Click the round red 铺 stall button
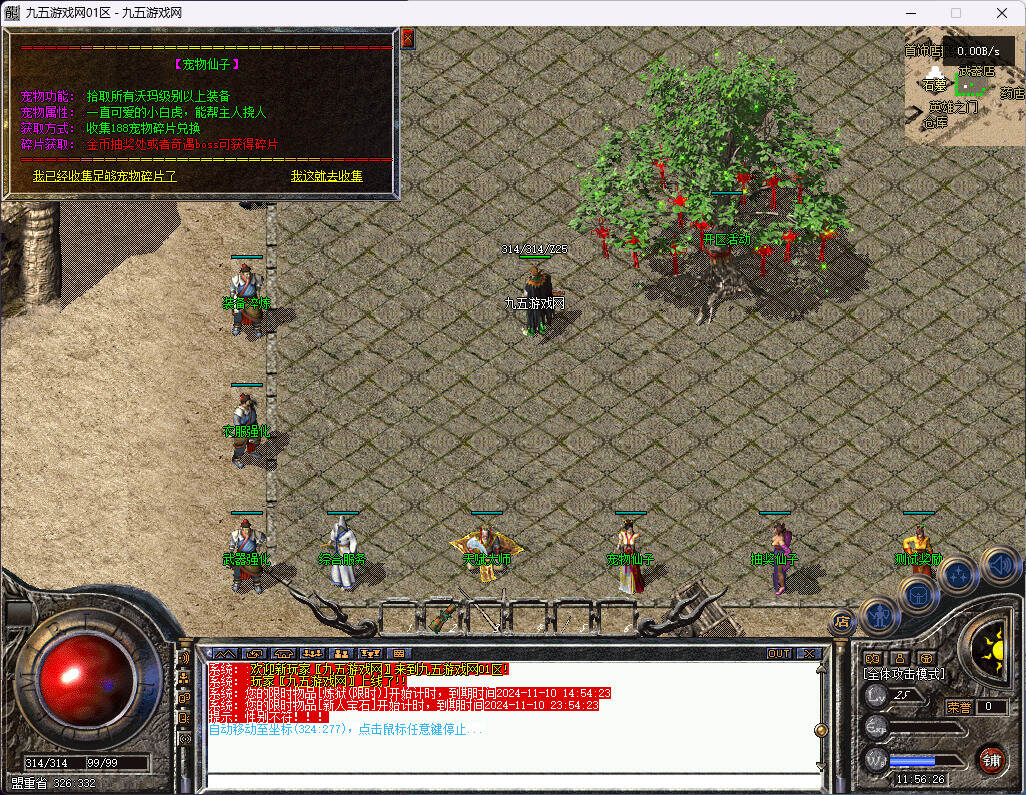 991,759
